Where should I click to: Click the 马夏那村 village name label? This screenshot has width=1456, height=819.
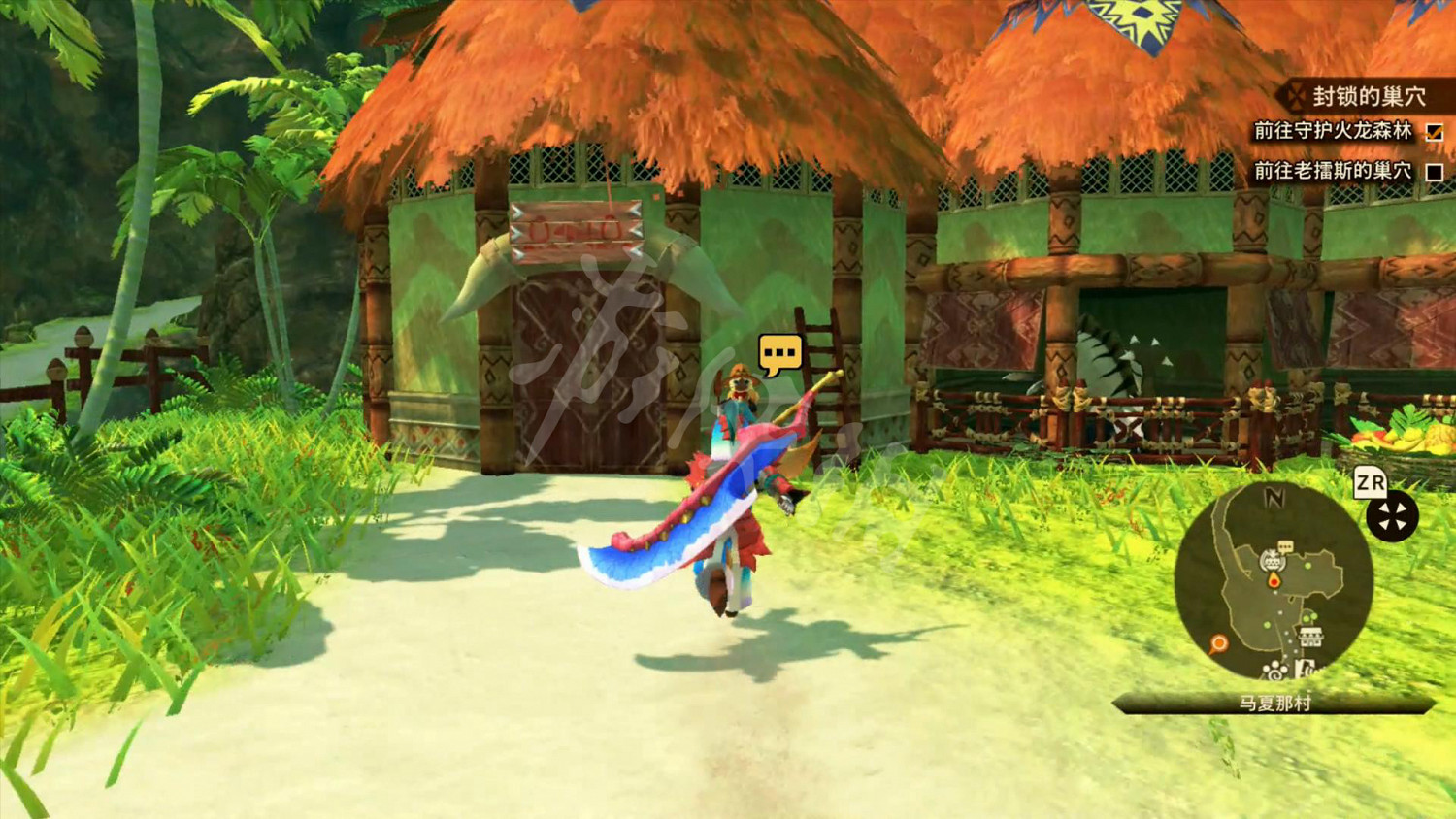coord(1275,701)
